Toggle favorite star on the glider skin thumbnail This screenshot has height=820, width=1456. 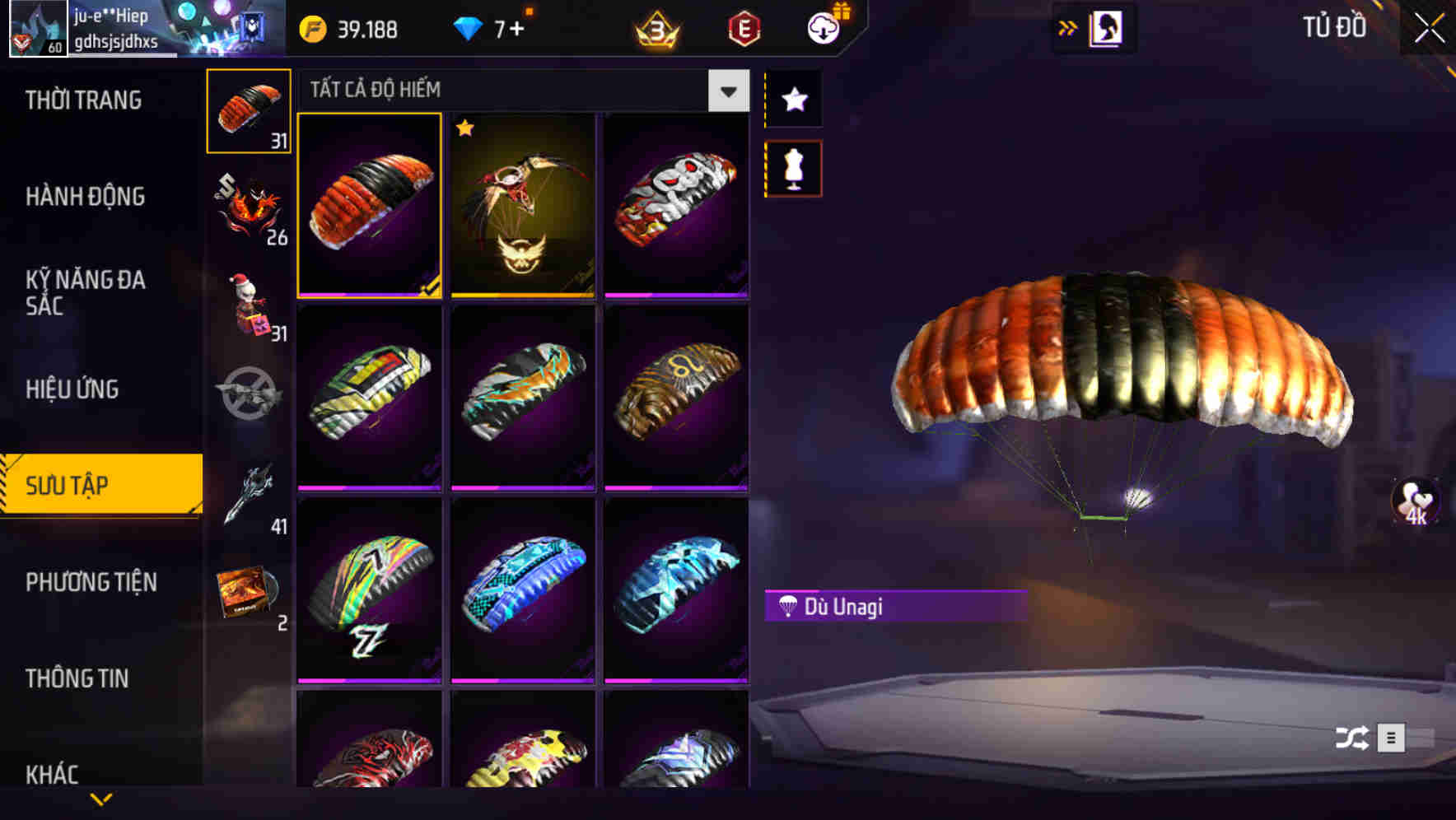[x=467, y=129]
